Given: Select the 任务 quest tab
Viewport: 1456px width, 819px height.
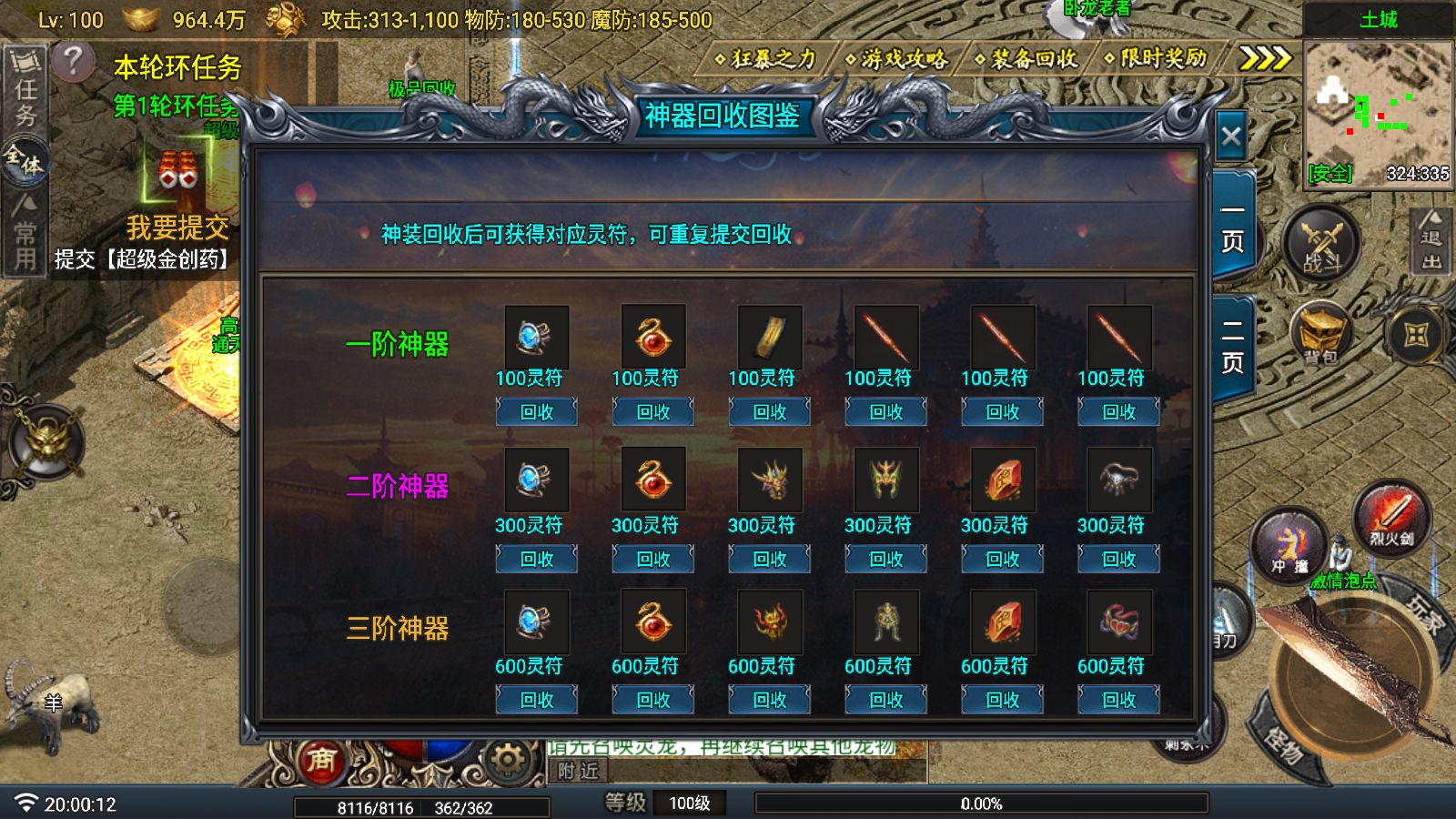Looking at the screenshot, I should [25, 89].
